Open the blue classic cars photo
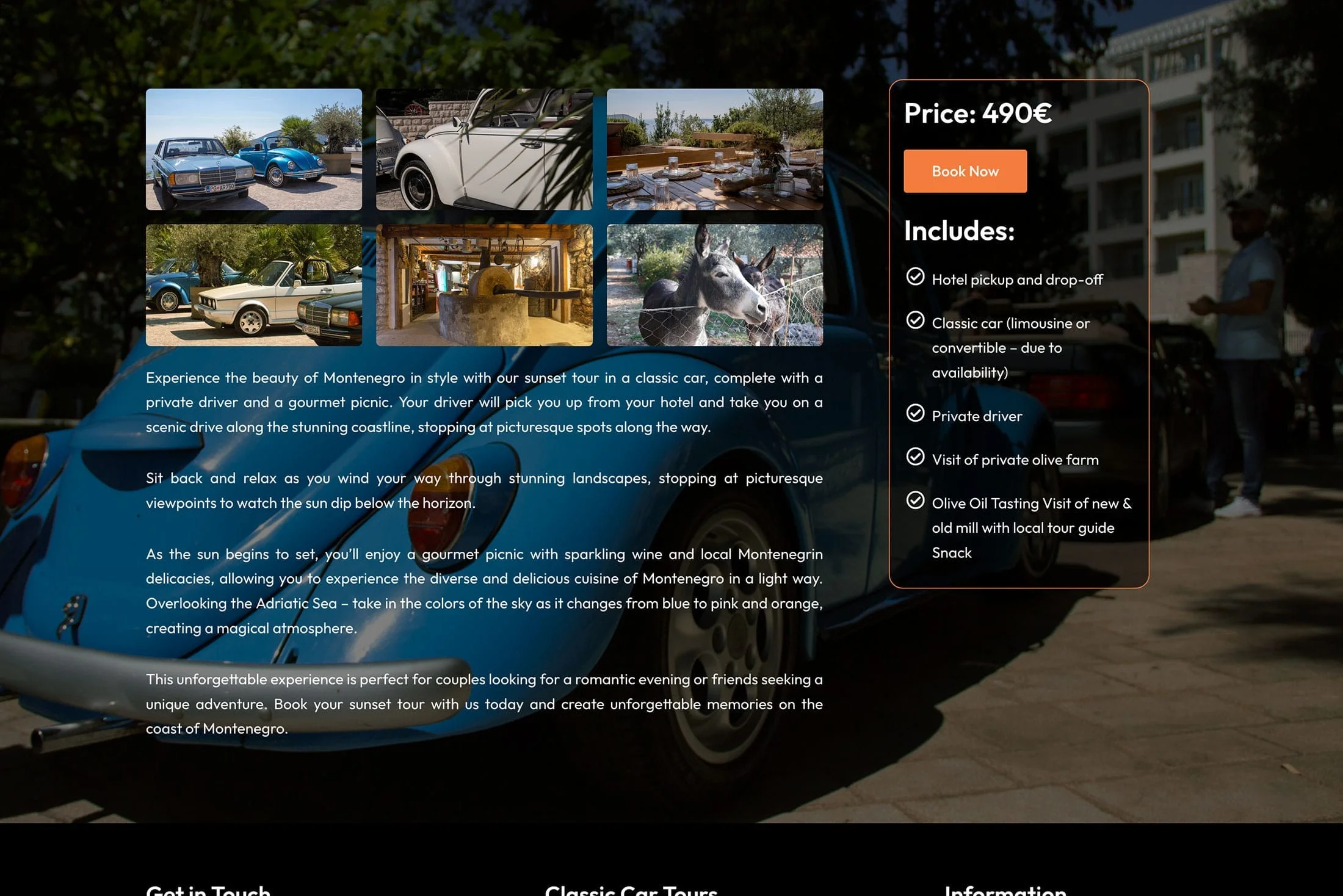Image resolution: width=1343 pixels, height=896 pixels. pyautogui.click(x=253, y=148)
